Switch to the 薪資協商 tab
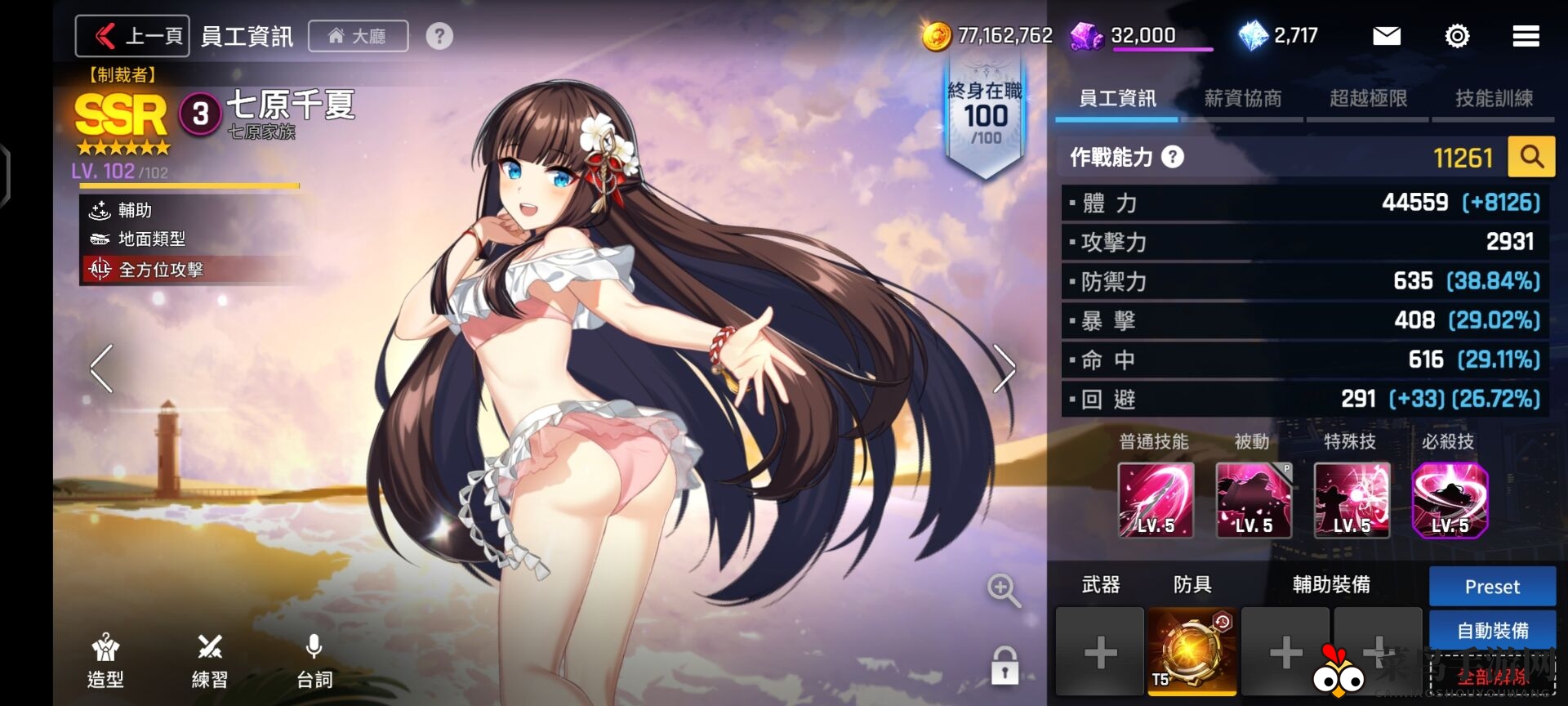The height and width of the screenshot is (706, 1568). [x=1242, y=99]
